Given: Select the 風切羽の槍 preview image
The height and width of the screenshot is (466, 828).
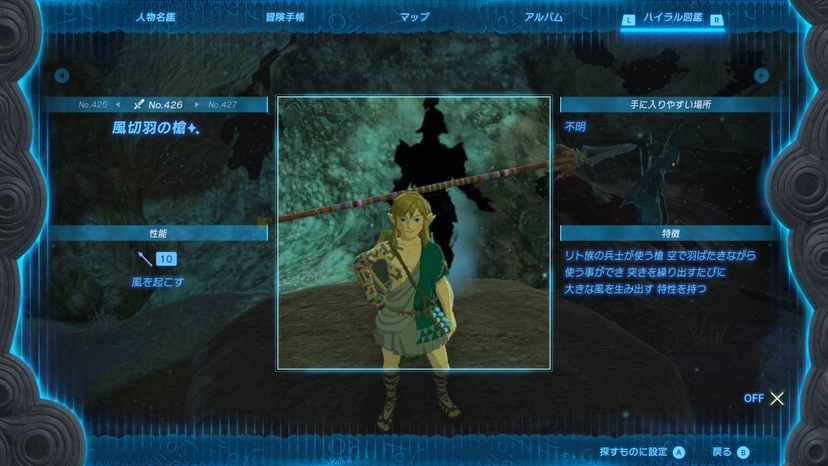Looking at the screenshot, I should 414,233.
